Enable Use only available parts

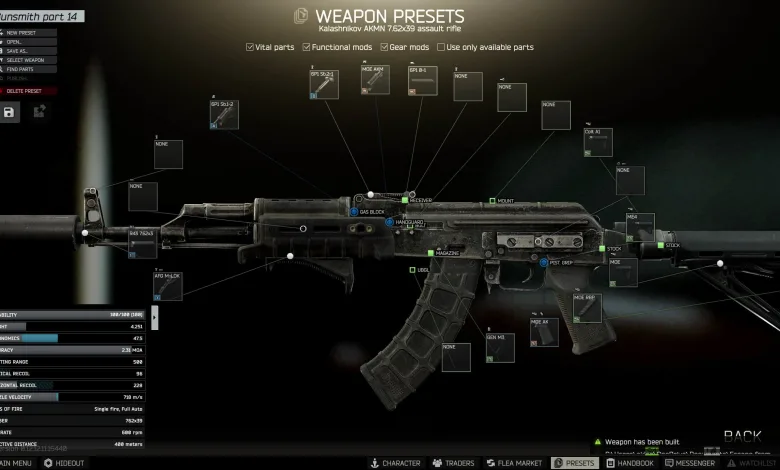pyautogui.click(x=441, y=47)
